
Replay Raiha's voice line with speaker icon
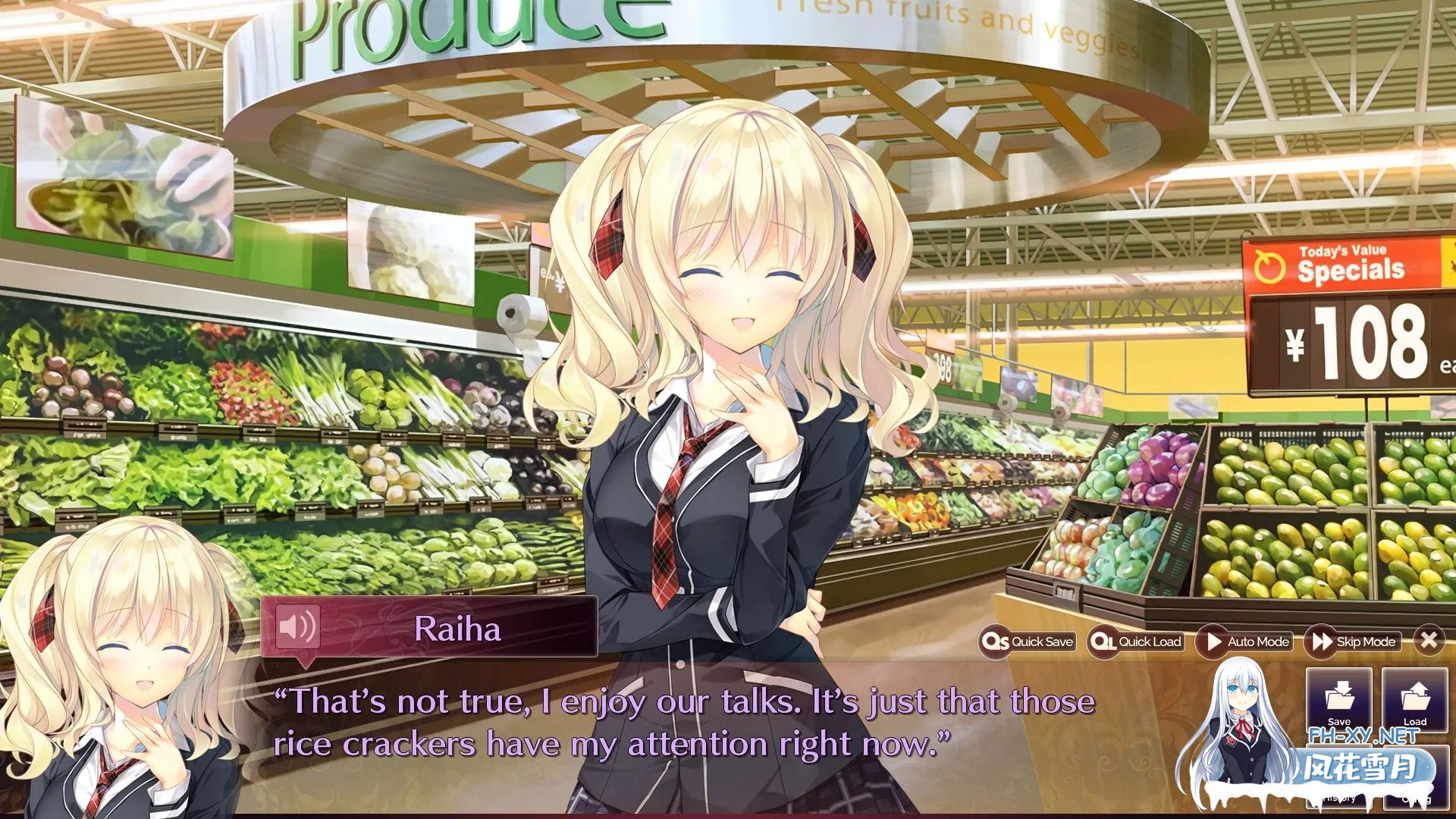click(x=297, y=627)
